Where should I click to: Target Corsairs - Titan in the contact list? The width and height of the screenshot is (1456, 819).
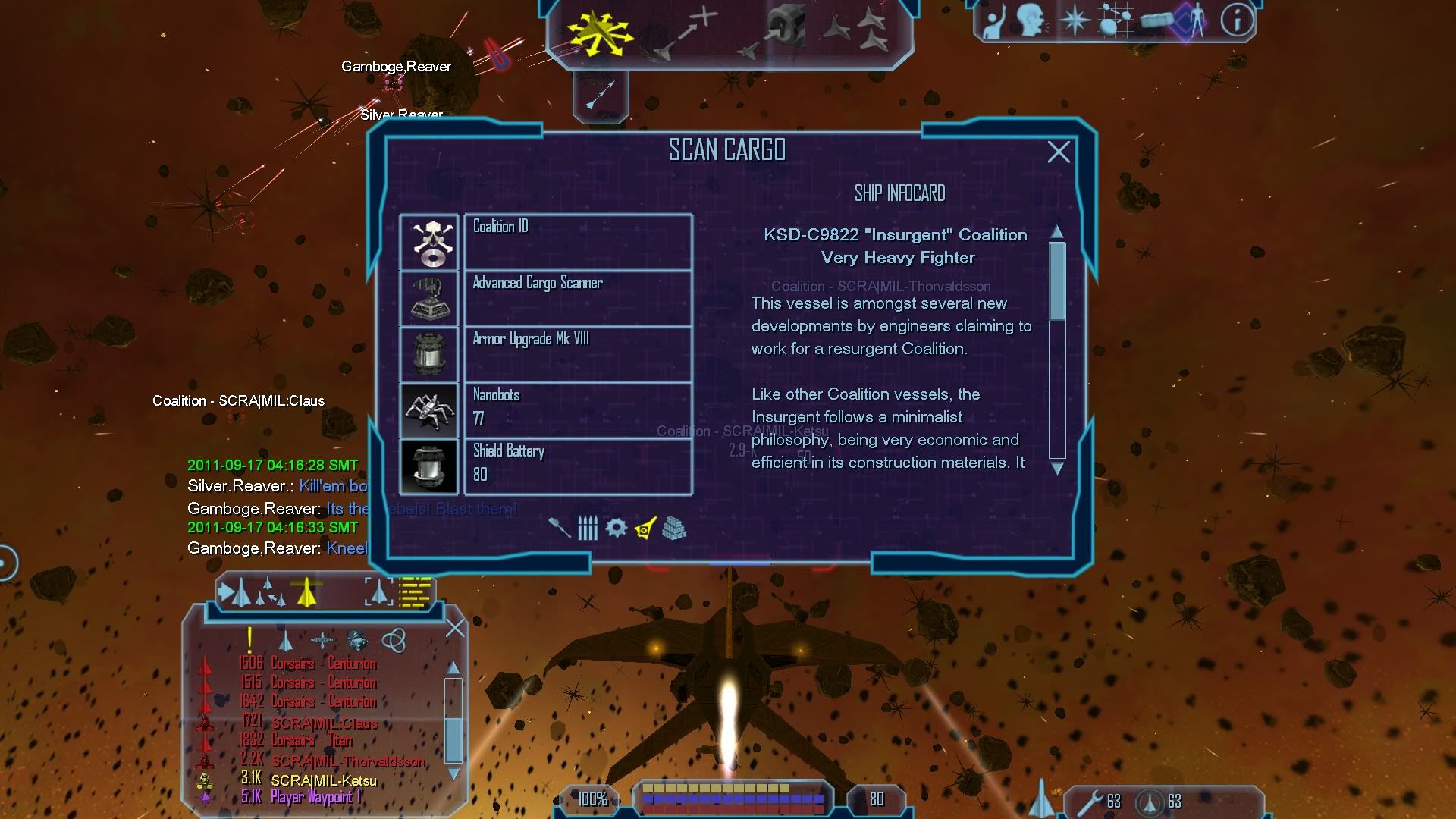[x=311, y=741]
